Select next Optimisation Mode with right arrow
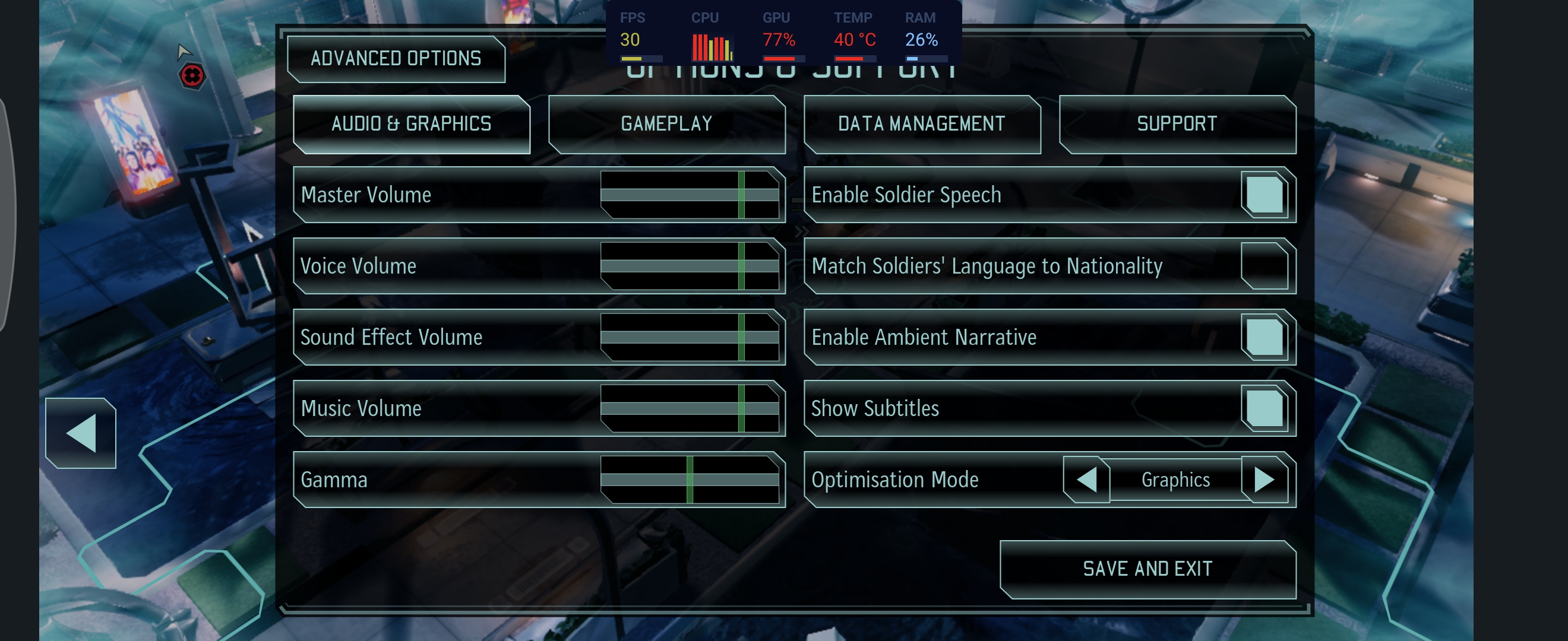 (1264, 479)
